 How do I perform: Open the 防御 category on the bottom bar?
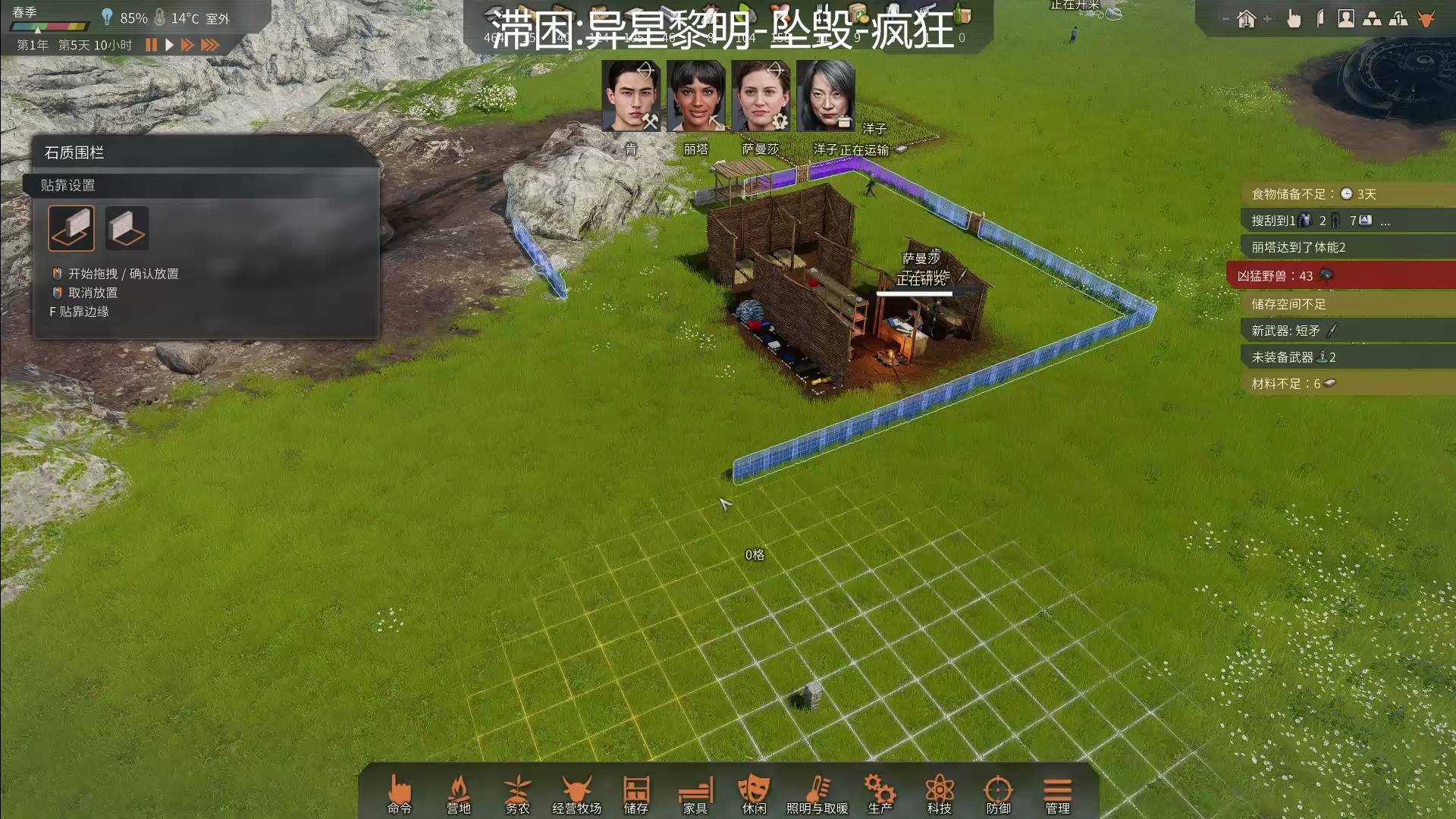(x=998, y=792)
